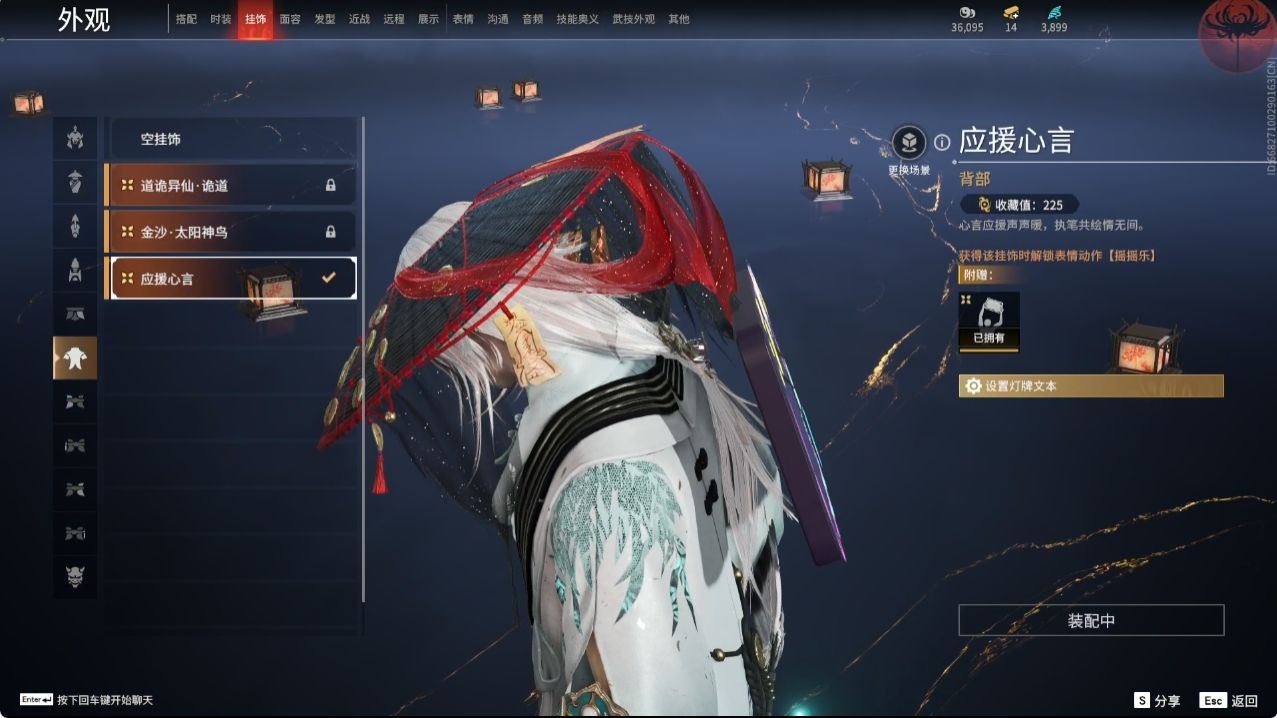Open the 武技外观 tab
This screenshot has width=1277, height=718.
coord(633,19)
